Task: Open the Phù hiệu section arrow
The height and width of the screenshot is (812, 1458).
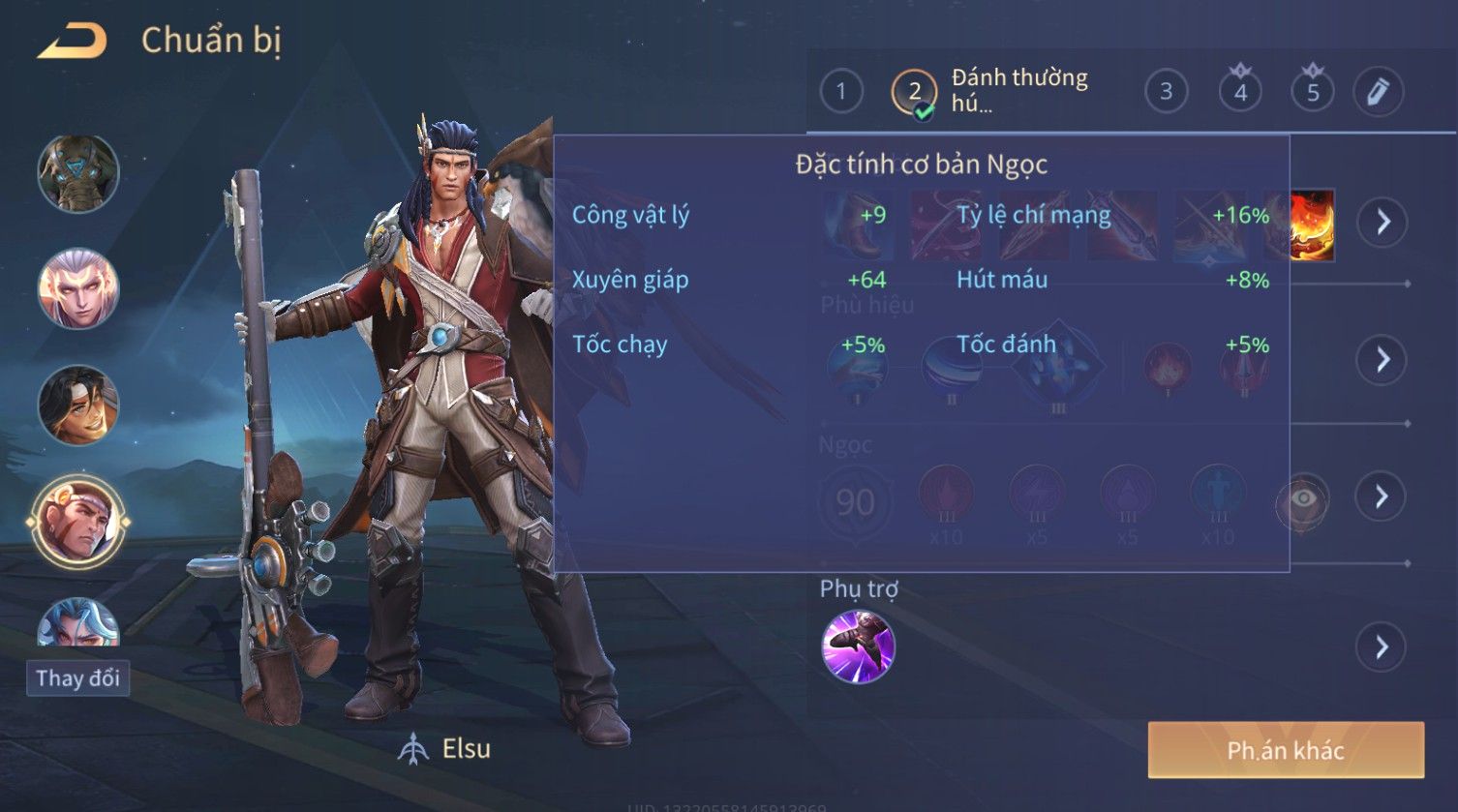Action: [1382, 360]
